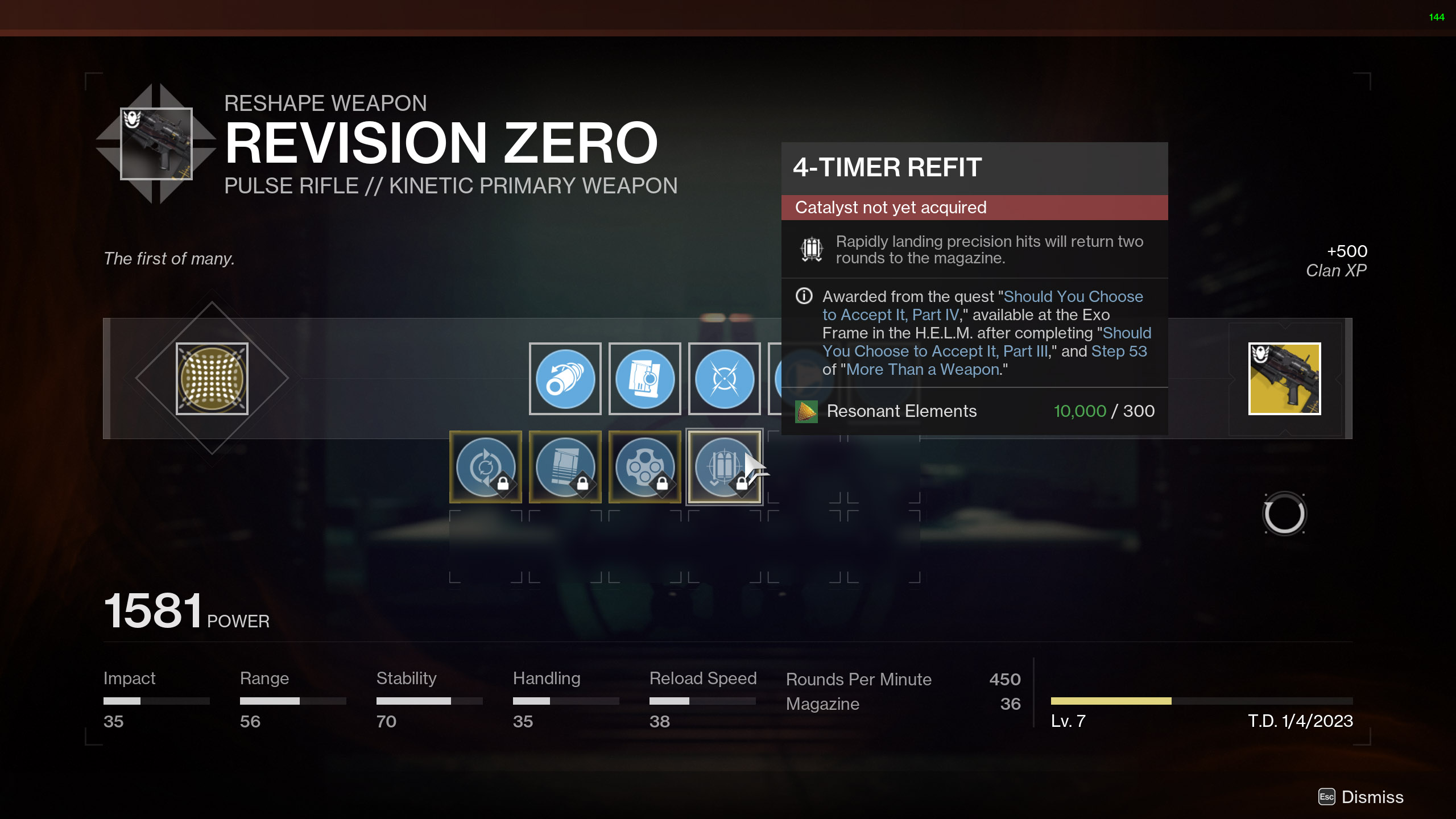Pick the crosshair trait perk
This screenshot has height=819, width=1456.
pyautogui.click(x=724, y=379)
